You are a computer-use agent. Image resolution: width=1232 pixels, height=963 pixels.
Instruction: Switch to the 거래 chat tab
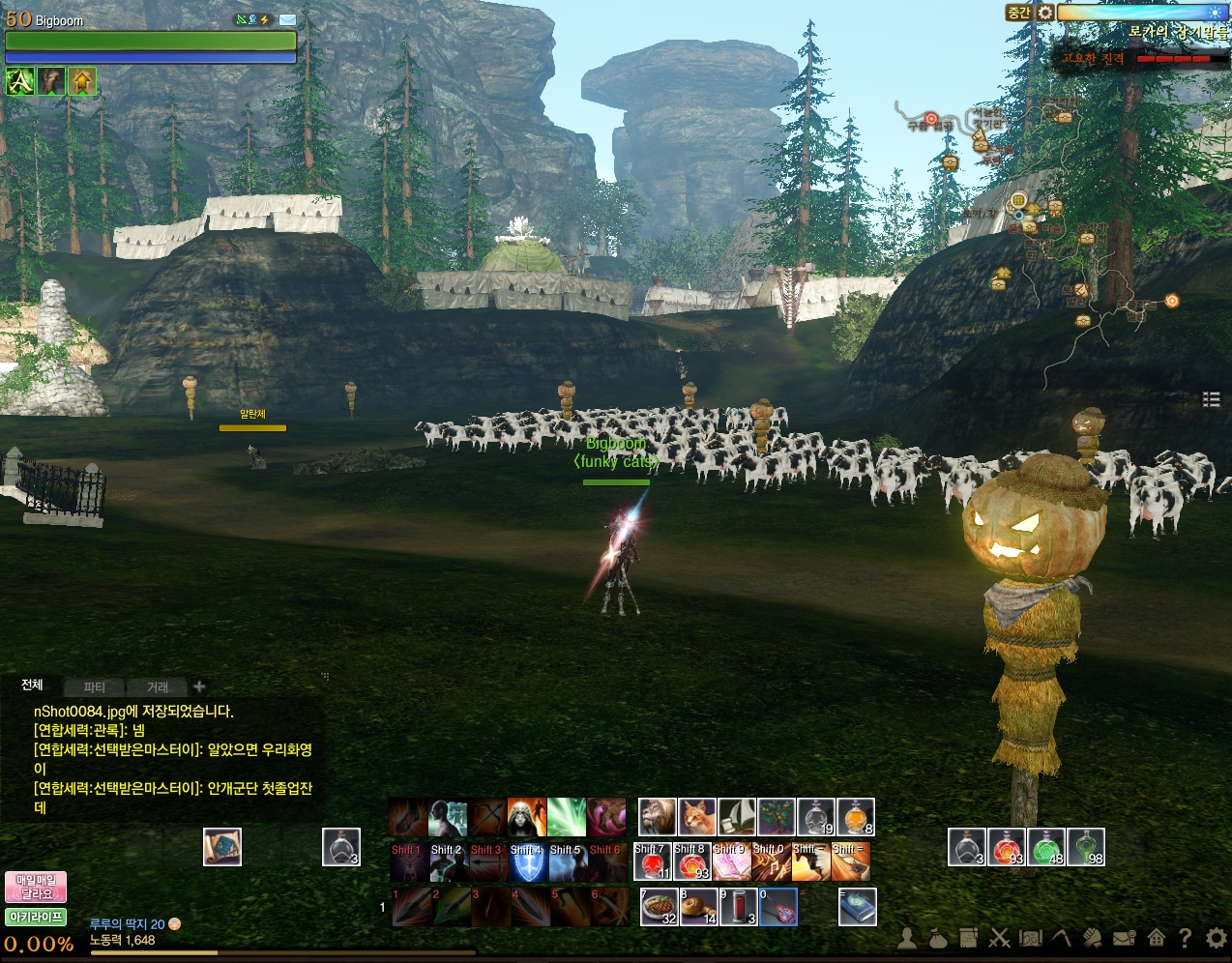[158, 687]
